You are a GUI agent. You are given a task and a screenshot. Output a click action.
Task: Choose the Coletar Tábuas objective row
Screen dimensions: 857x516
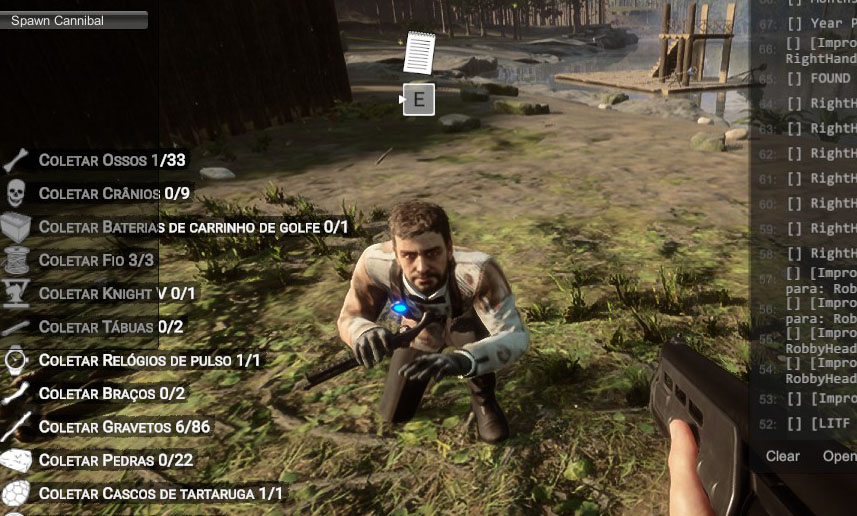[x=110, y=327]
